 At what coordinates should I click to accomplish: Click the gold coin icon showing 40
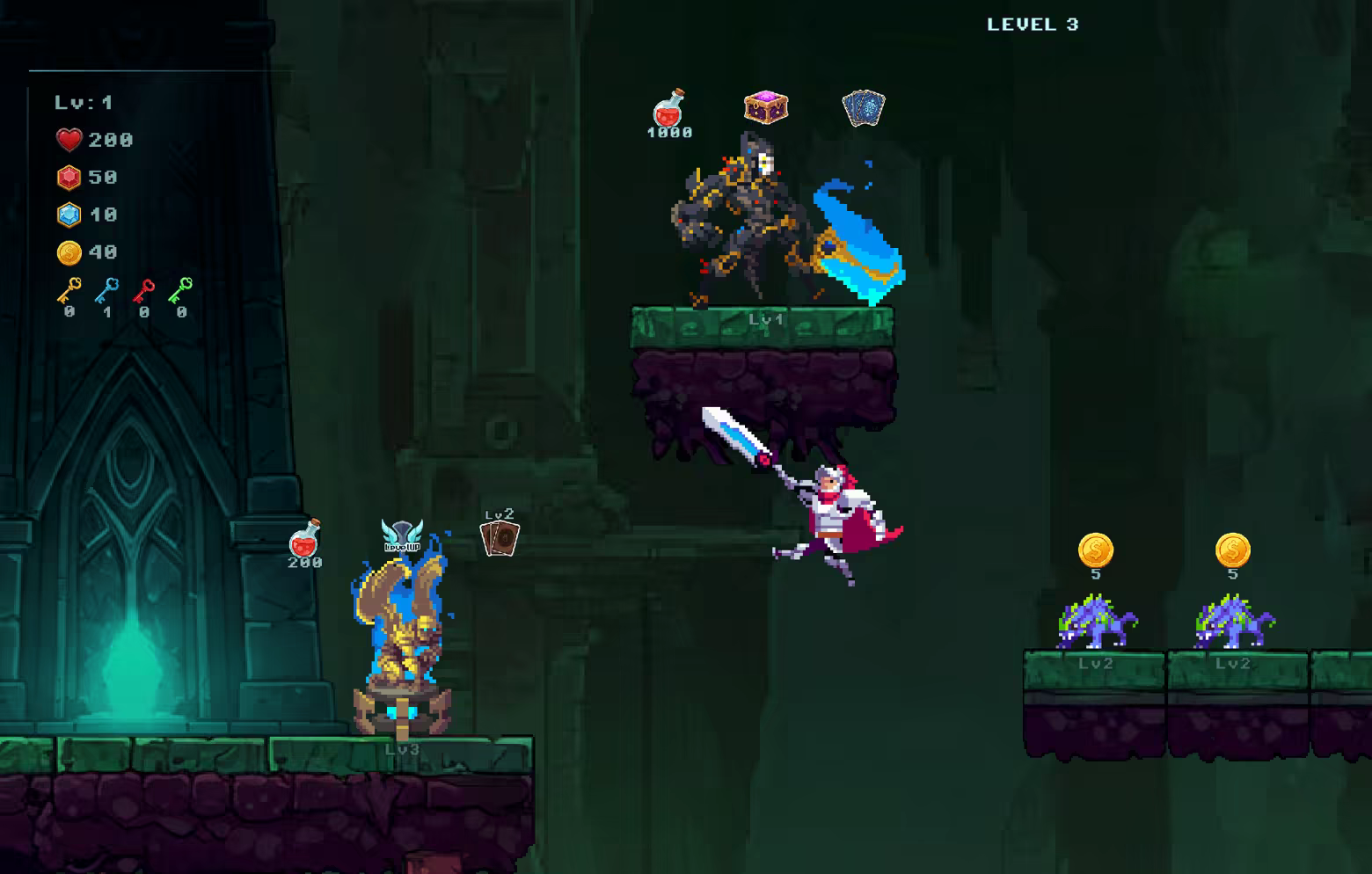[x=69, y=251]
